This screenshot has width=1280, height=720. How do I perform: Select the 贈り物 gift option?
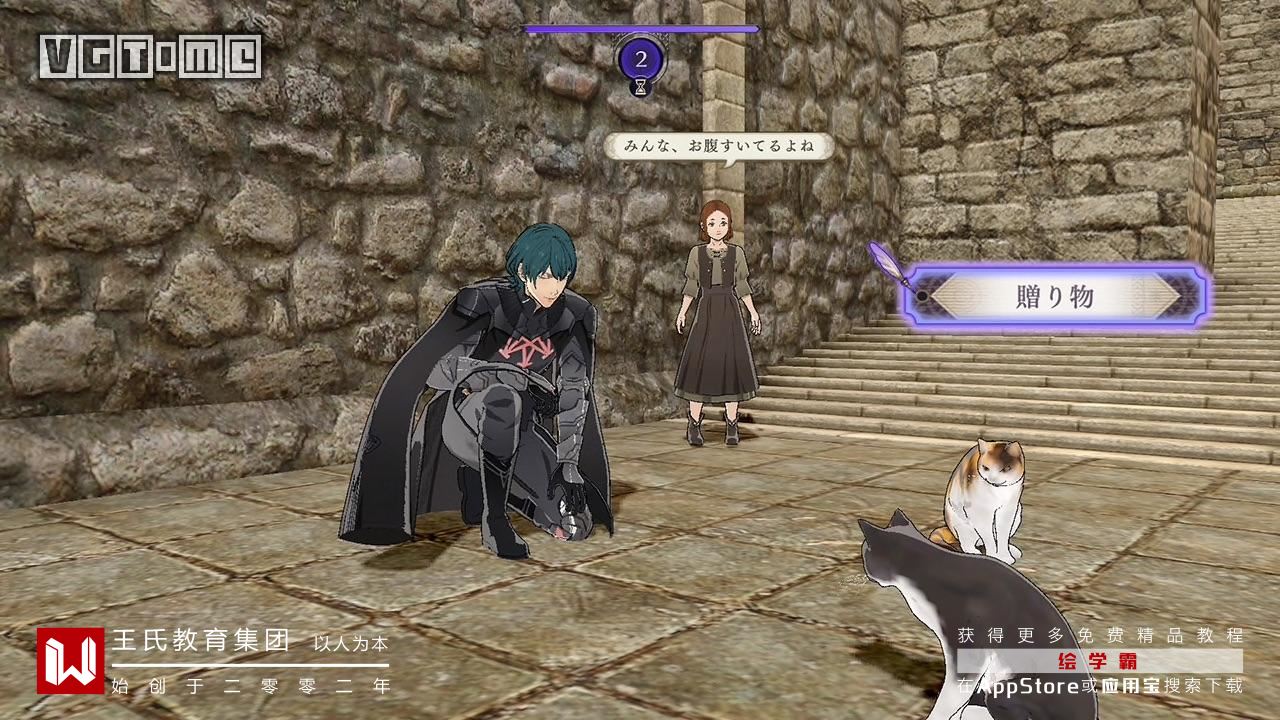(x=1056, y=297)
